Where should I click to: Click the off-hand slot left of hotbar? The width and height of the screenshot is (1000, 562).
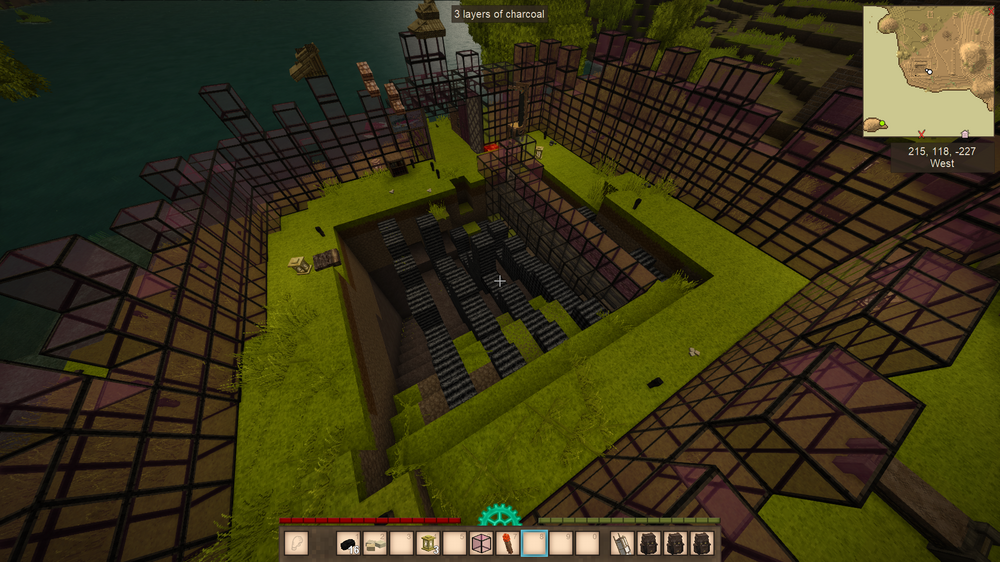coord(298,544)
